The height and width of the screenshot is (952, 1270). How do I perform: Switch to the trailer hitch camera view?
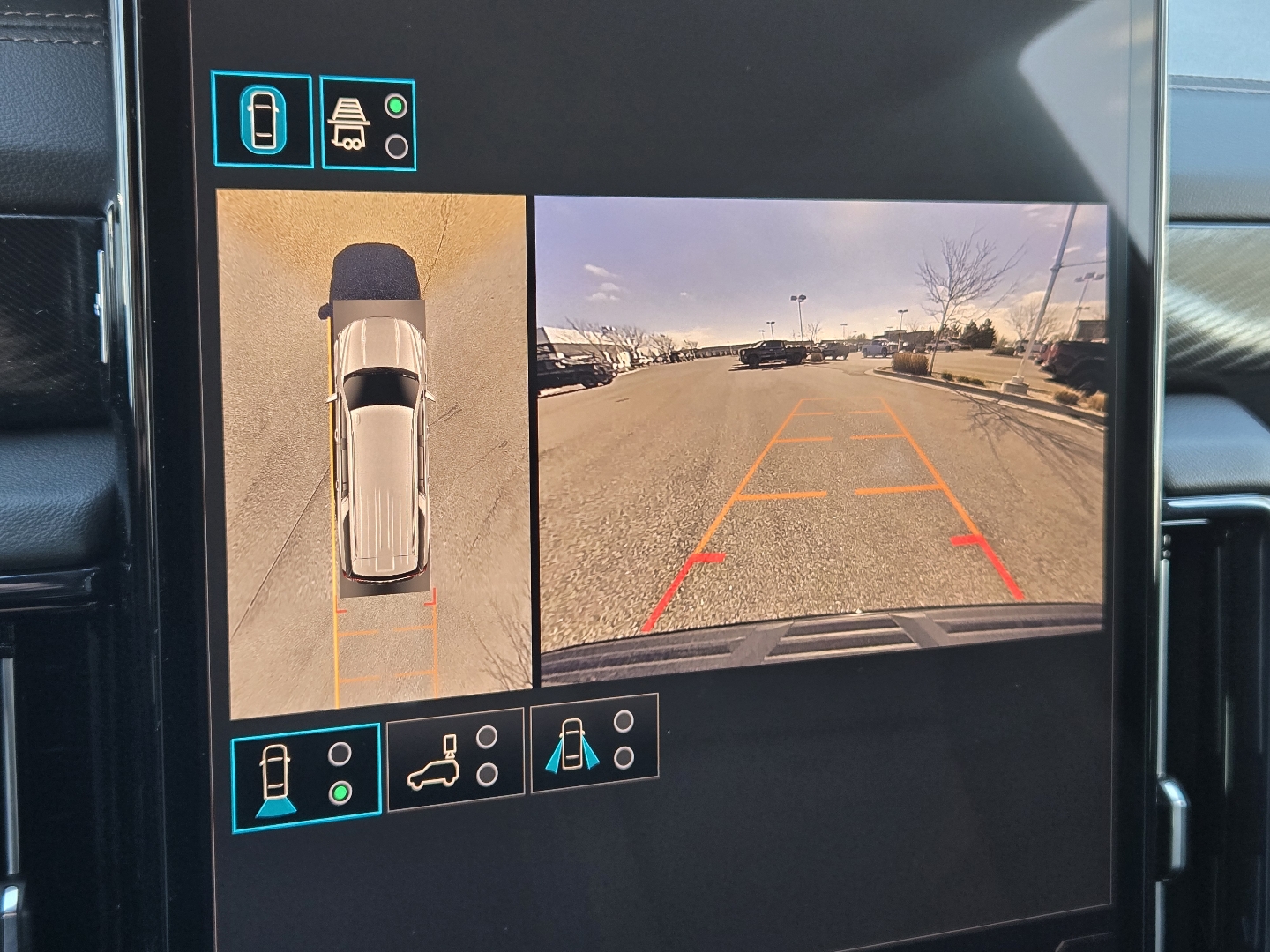(x=368, y=123)
